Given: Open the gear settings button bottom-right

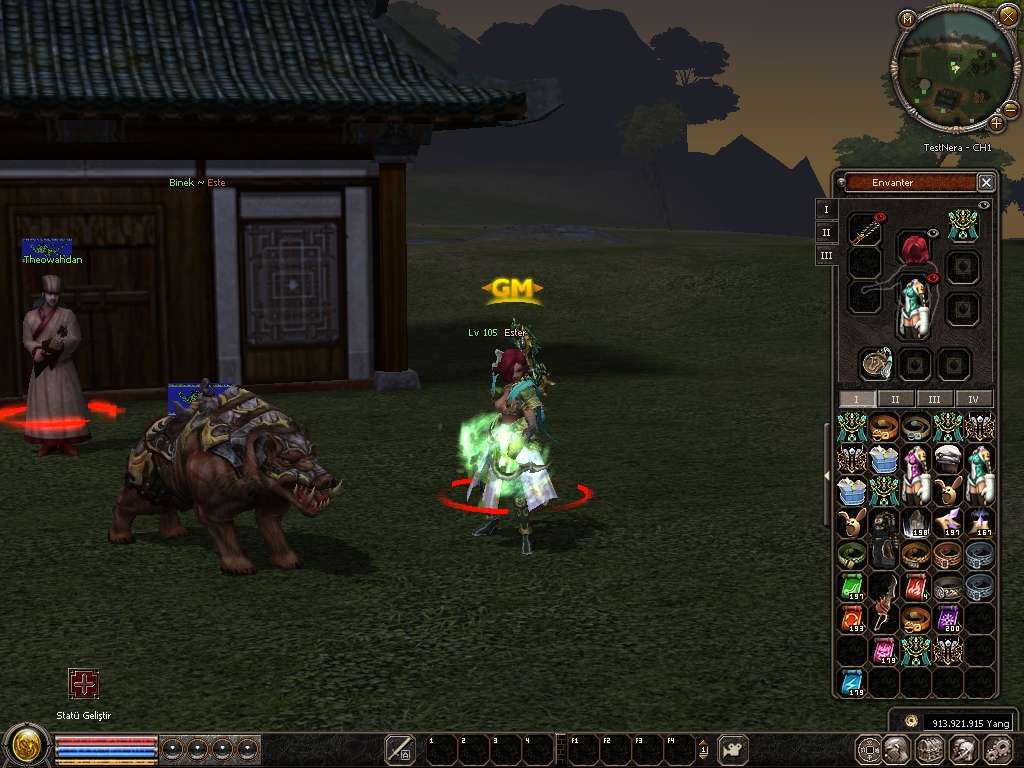Looking at the screenshot, I should point(998,749).
